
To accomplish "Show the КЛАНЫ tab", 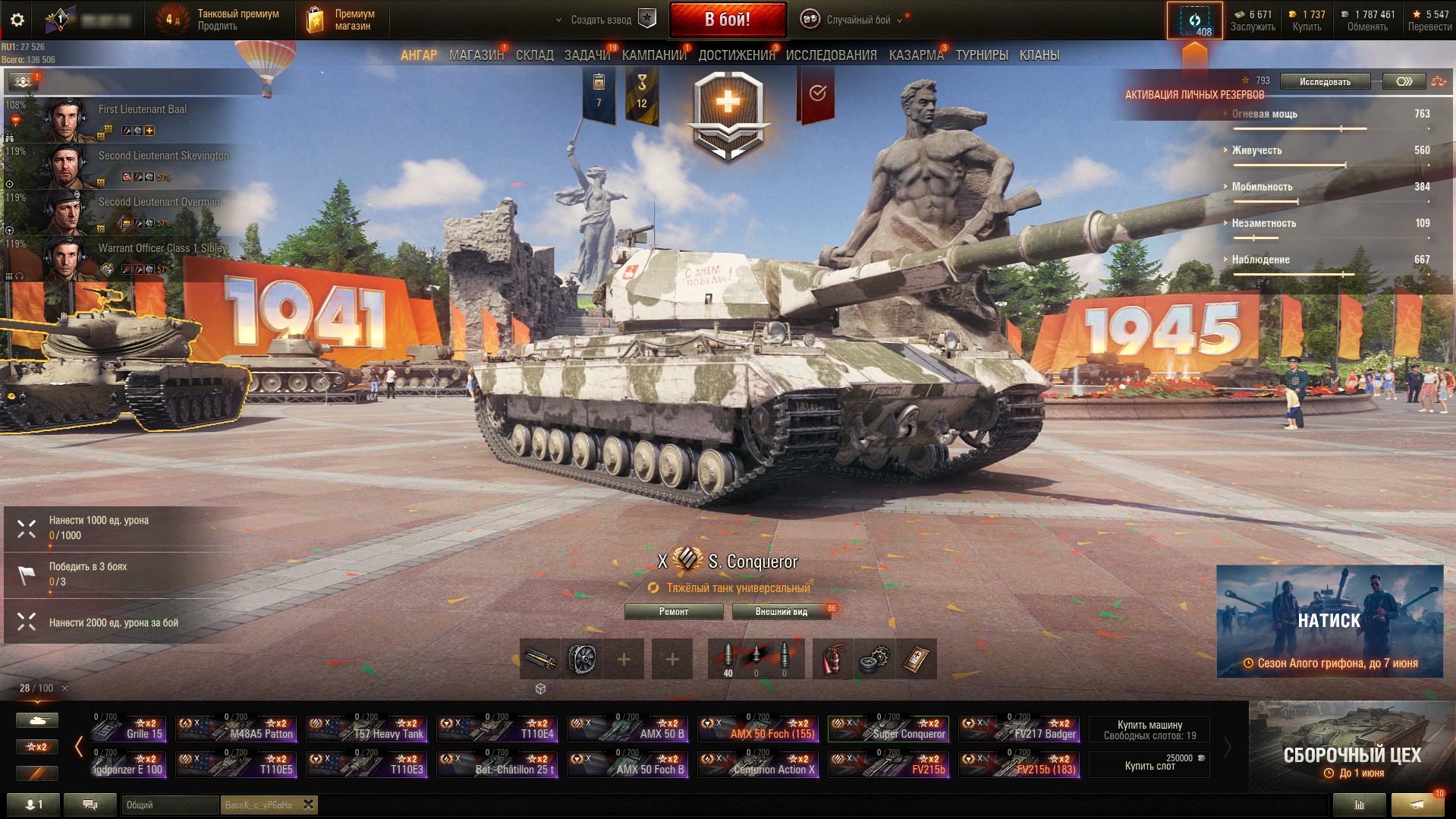I will click(1039, 55).
